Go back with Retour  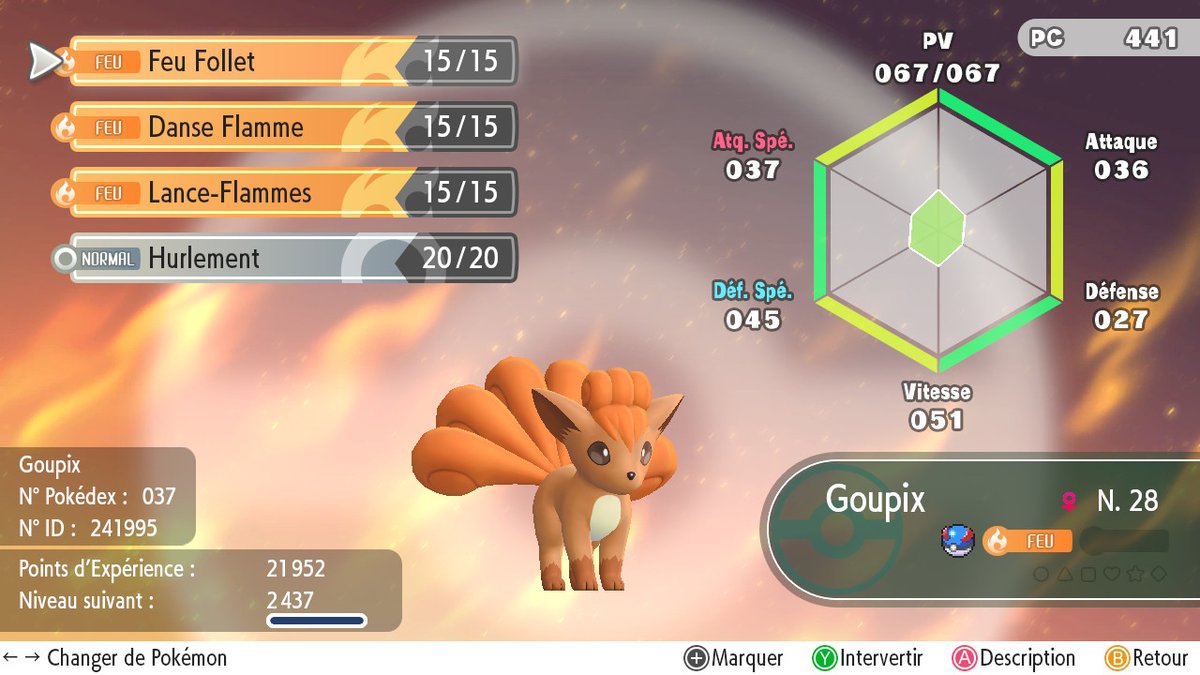click(x=1145, y=658)
